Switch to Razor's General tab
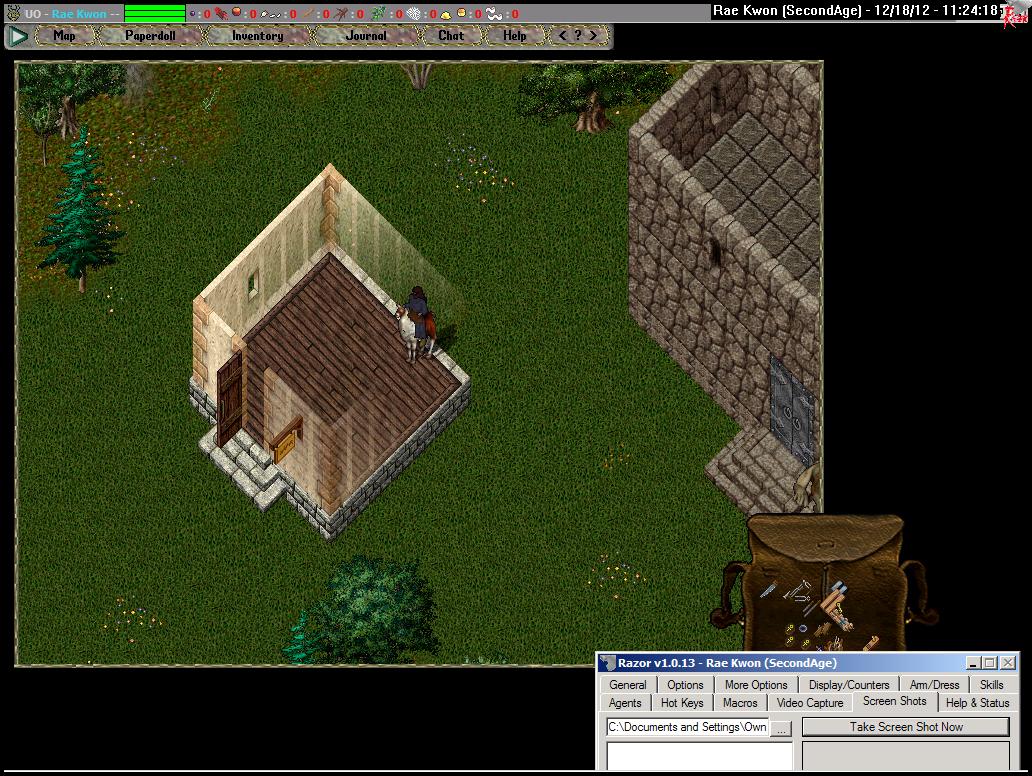This screenshot has width=1032, height=776. (628, 685)
